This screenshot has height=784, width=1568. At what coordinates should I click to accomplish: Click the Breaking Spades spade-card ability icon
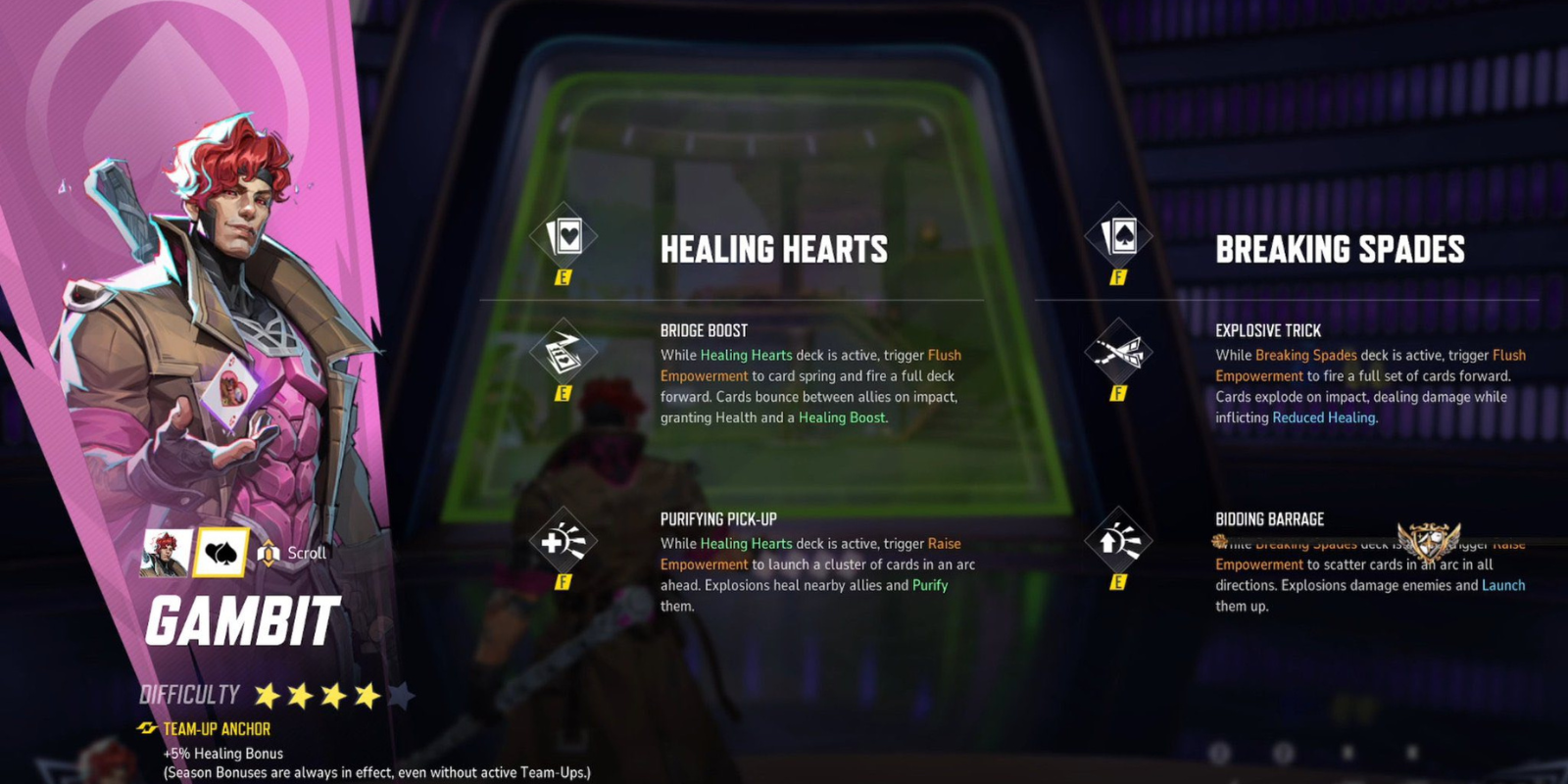point(1119,235)
